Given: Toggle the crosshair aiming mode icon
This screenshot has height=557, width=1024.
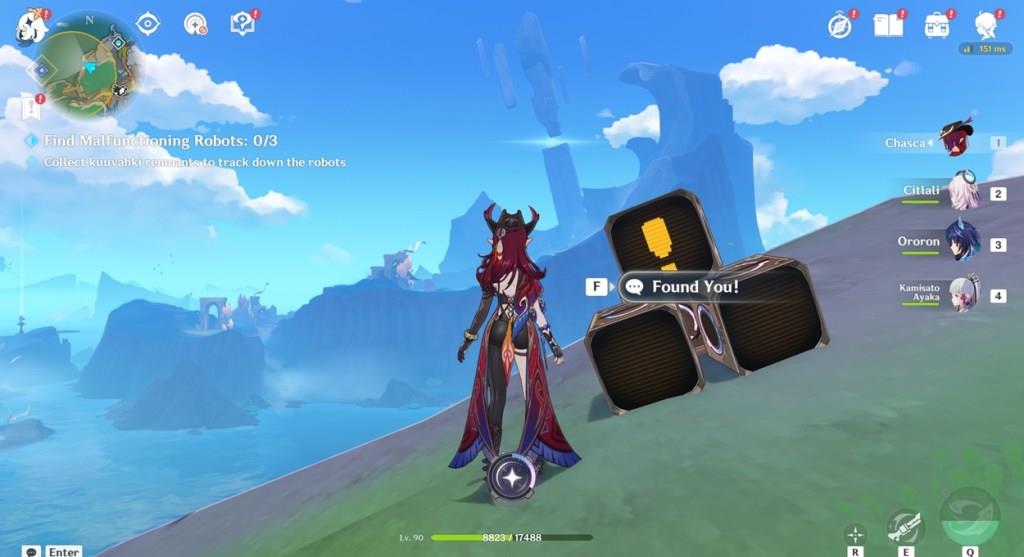Looking at the screenshot, I should pyautogui.click(x=855, y=534).
